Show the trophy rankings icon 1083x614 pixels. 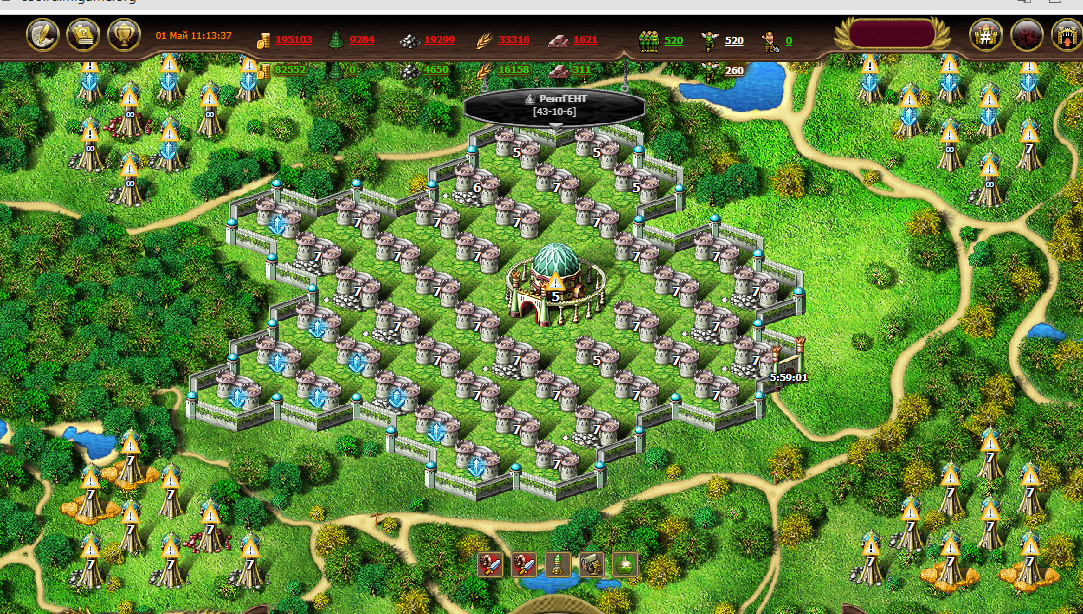click(x=123, y=36)
